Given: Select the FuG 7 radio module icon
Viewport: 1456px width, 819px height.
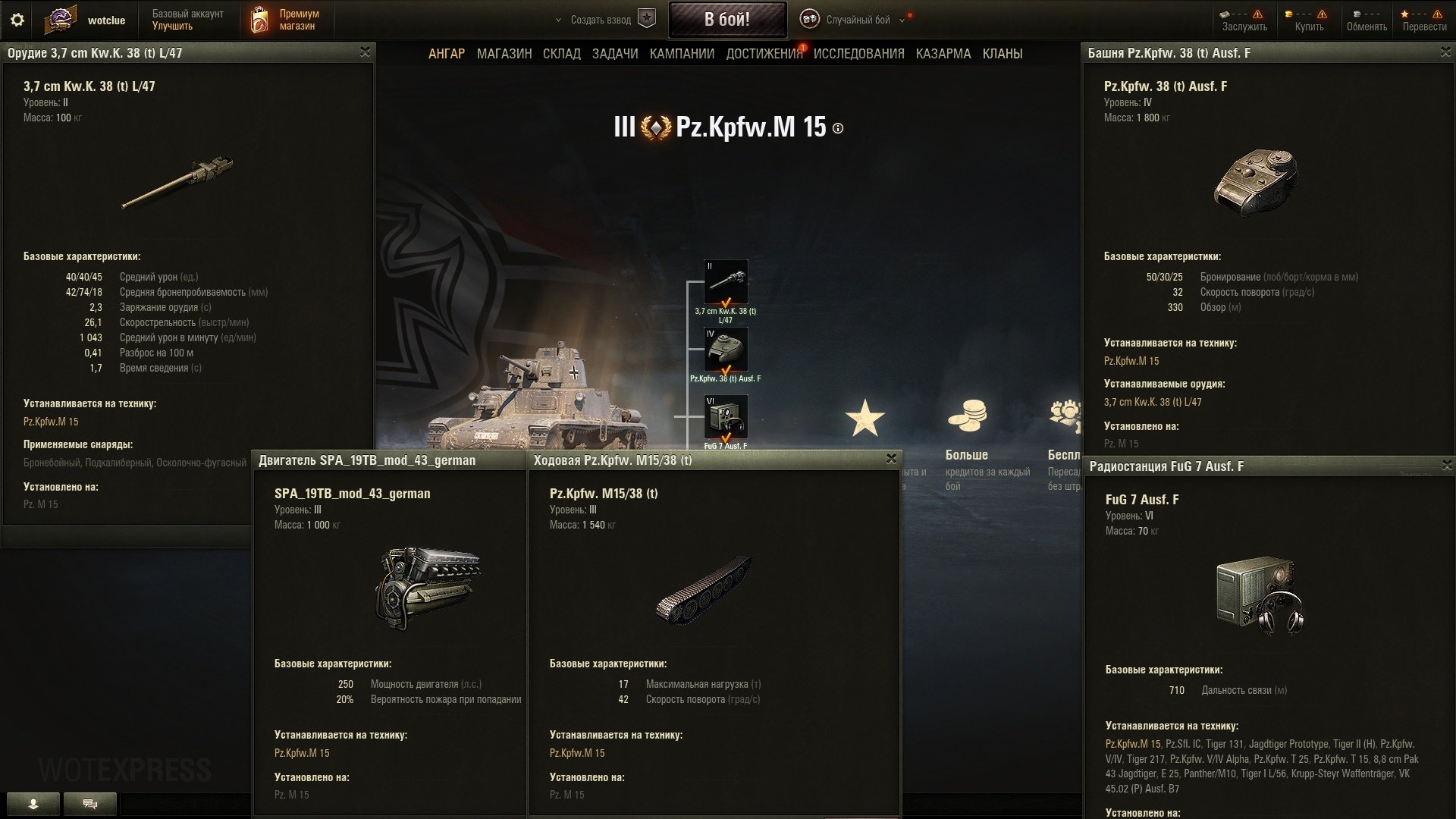Looking at the screenshot, I should [726, 416].
